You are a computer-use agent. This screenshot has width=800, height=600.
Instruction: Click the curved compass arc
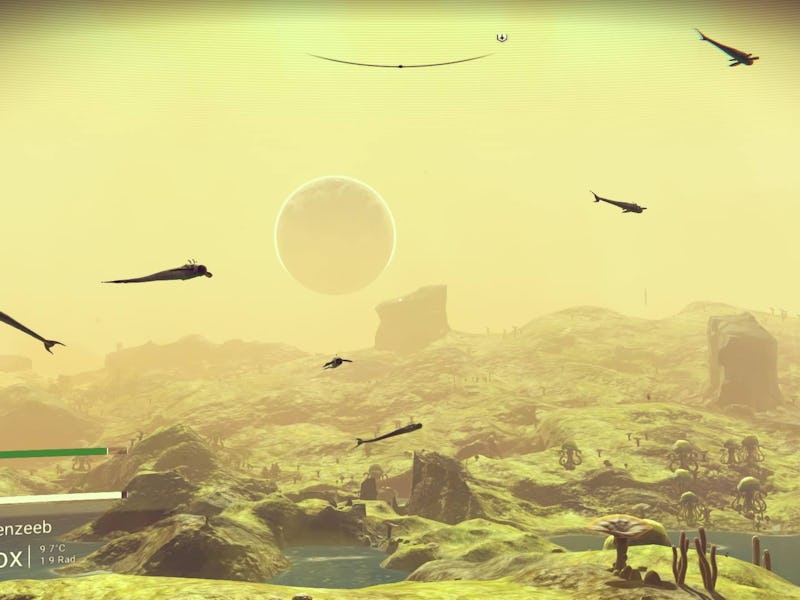[x=400, y=65]
